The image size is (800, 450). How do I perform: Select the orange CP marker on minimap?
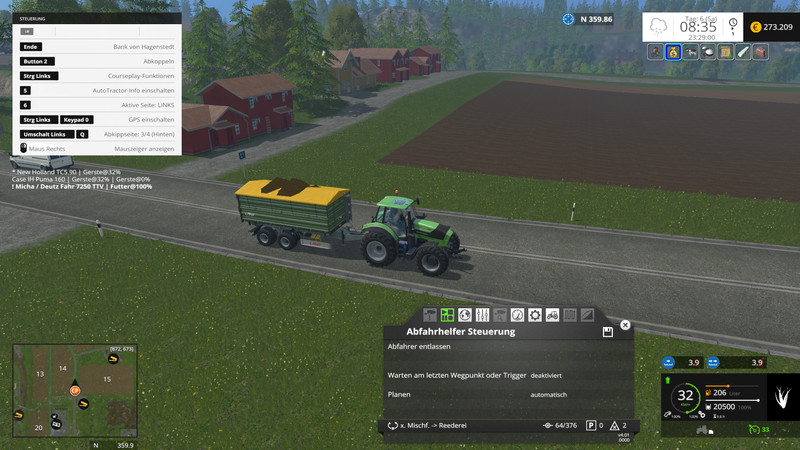click(x=74, y=390)
